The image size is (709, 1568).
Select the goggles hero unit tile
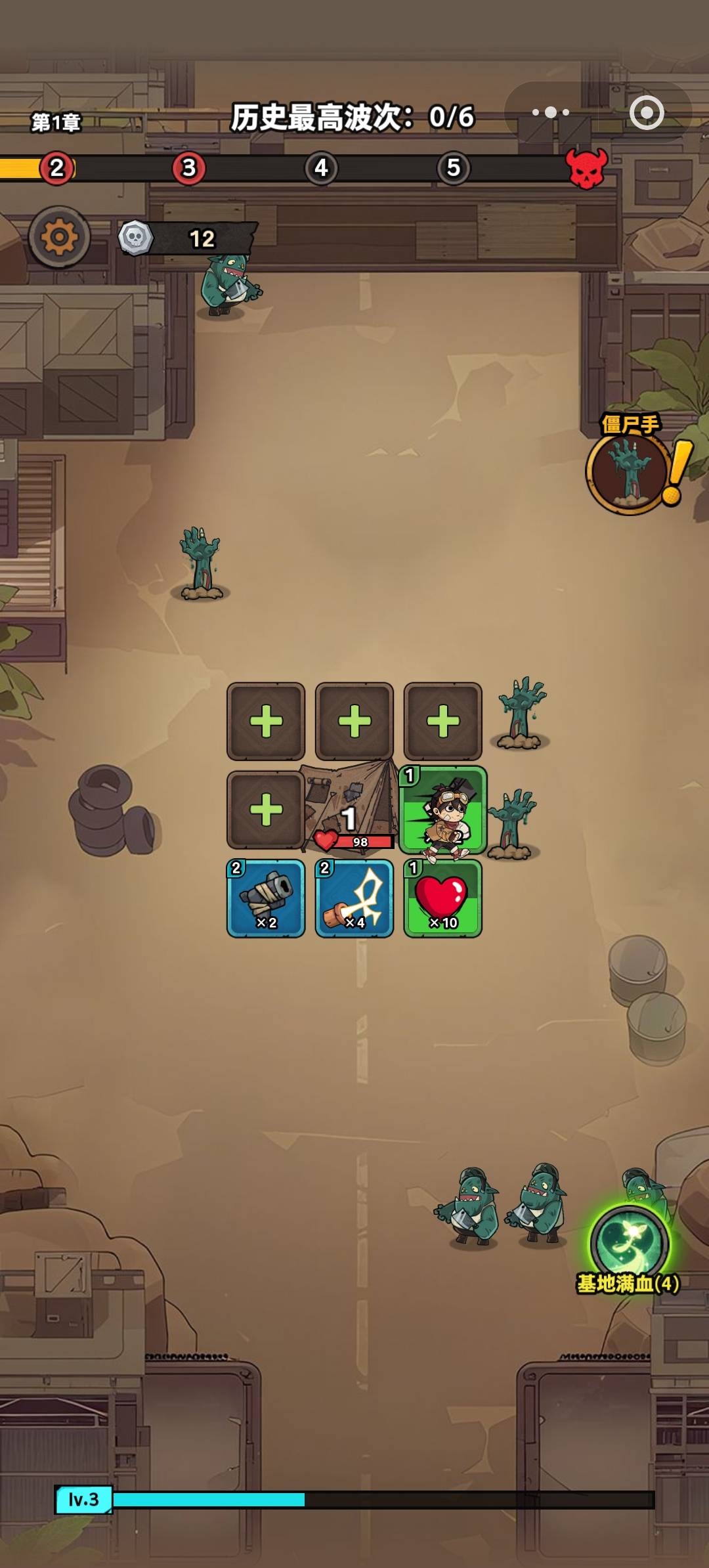pos(443,810)
